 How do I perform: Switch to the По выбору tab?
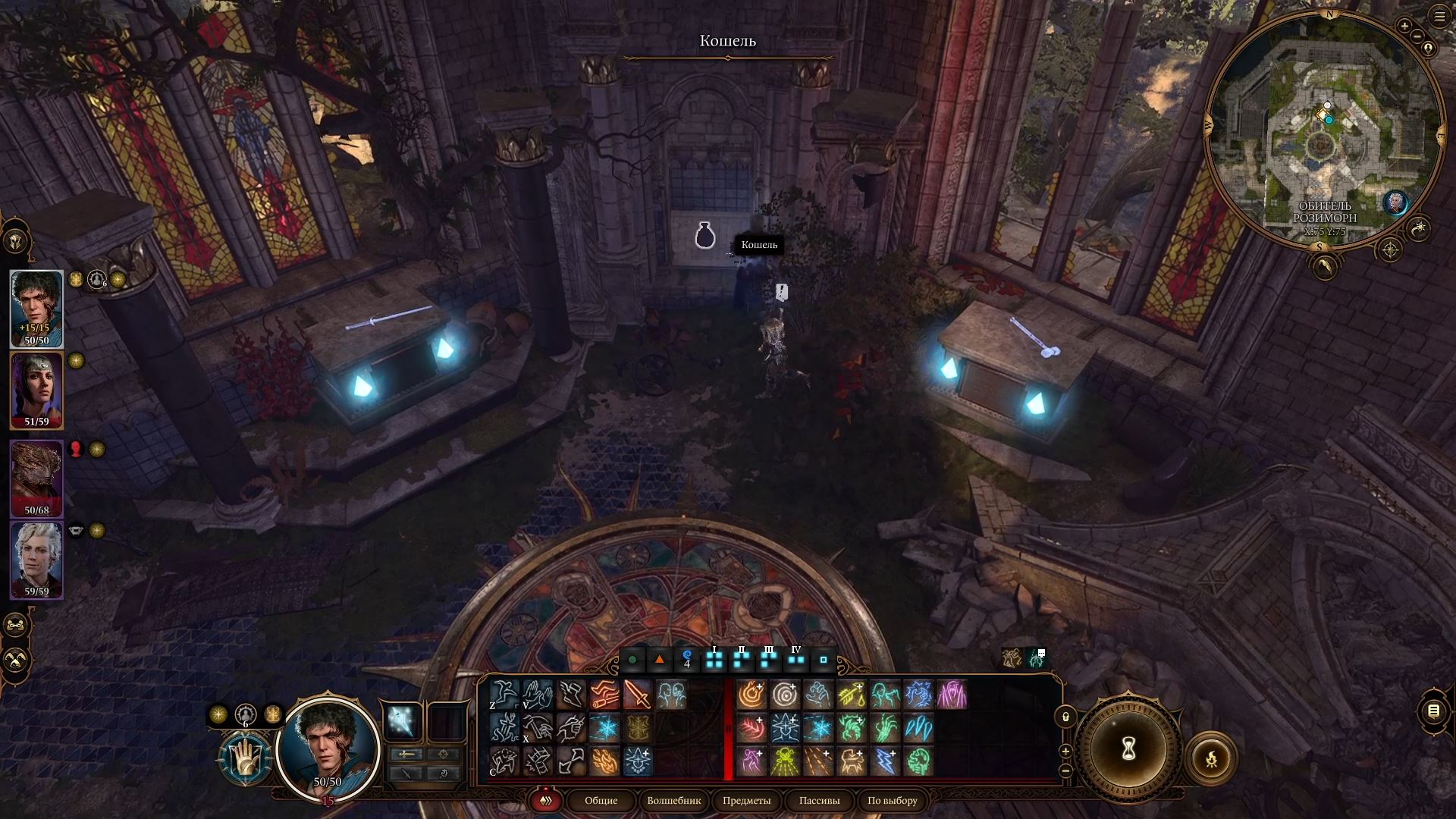[893, 801]
